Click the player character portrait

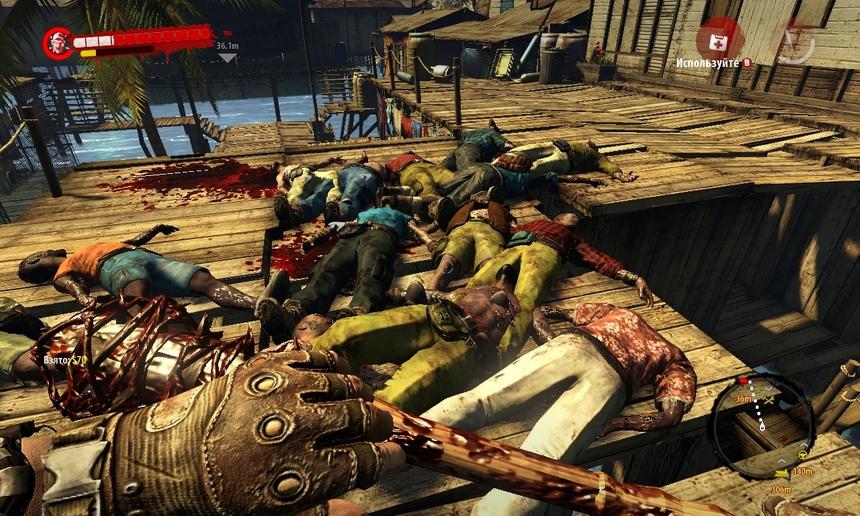58,43
